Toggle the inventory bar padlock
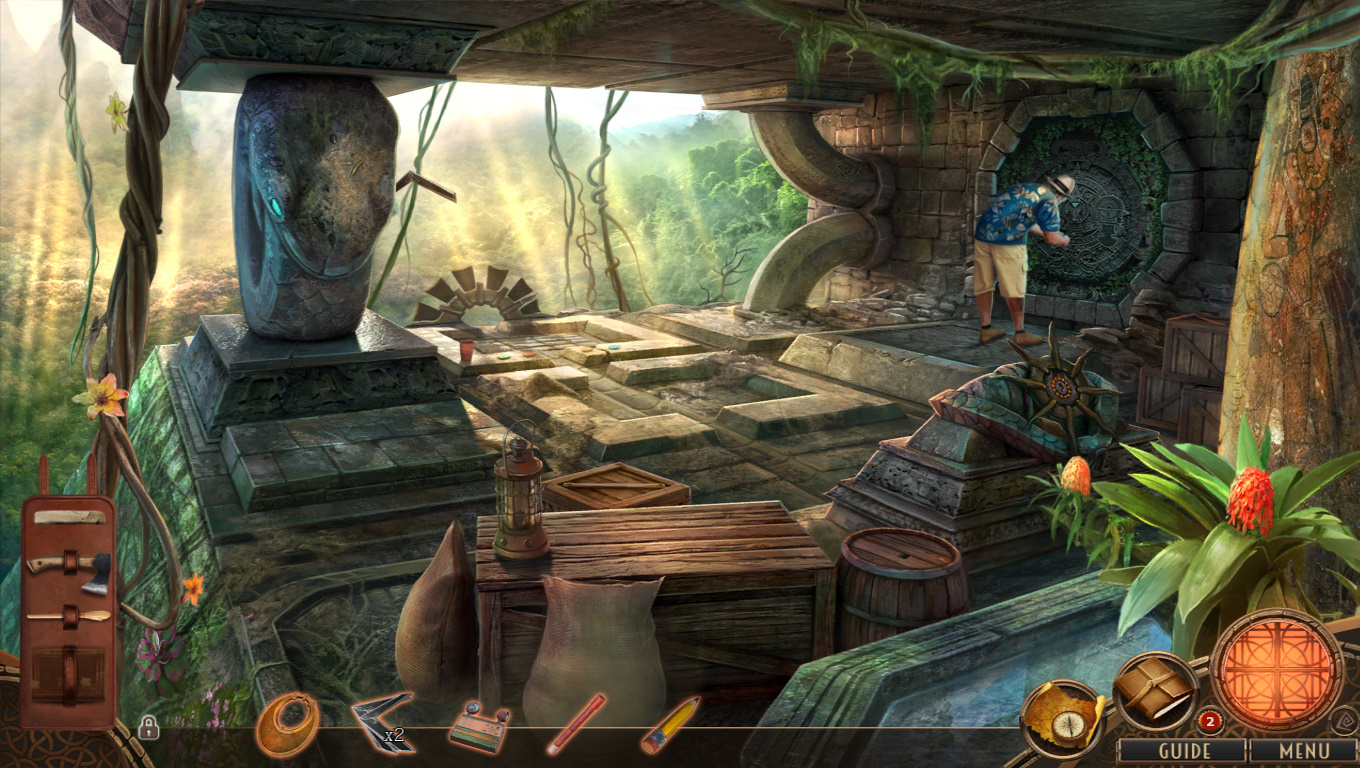The width and height of the screenshot is (1360, 768). click(148, 727)
